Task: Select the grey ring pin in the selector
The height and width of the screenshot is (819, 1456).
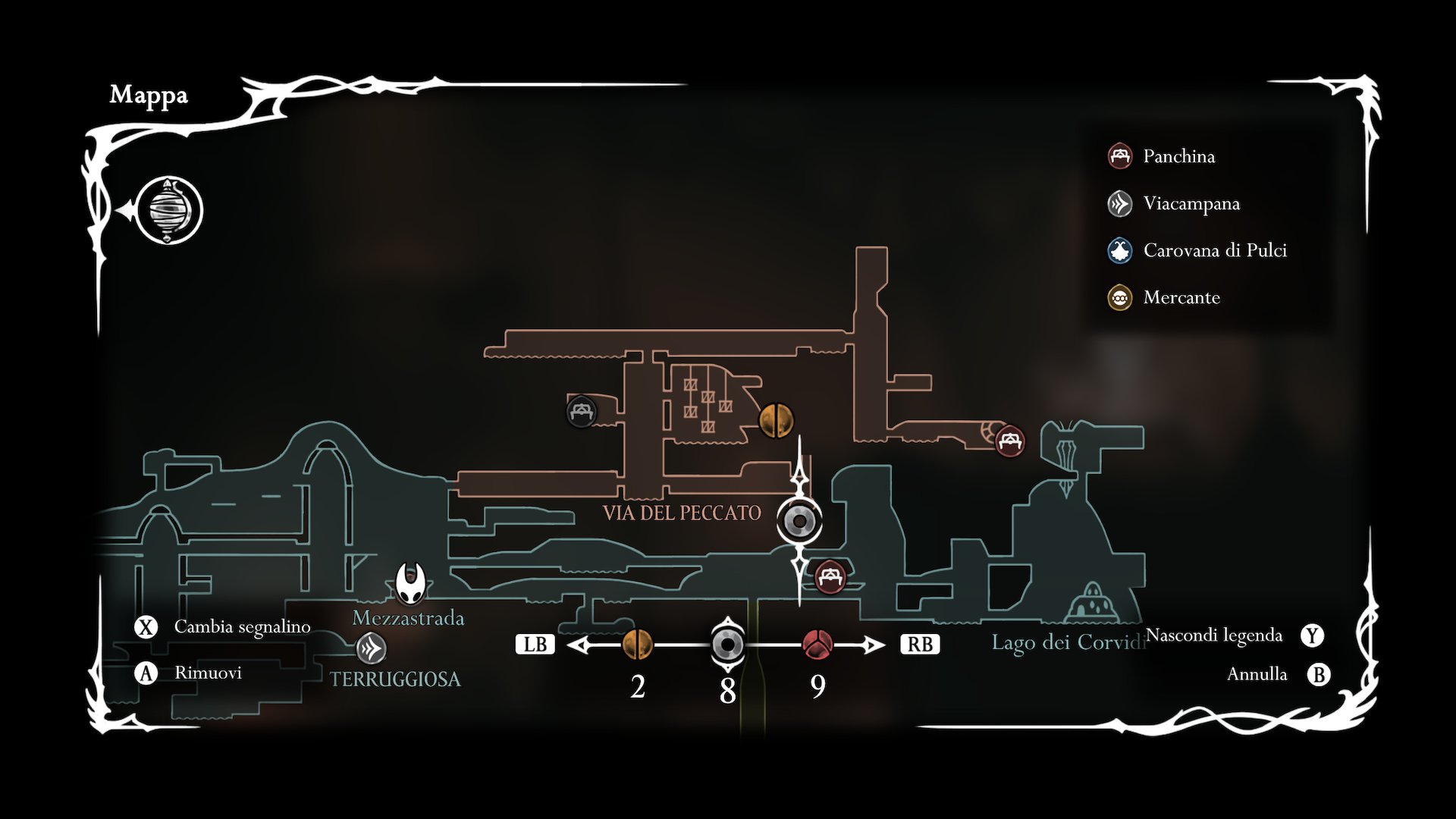Action: pyautogui.click(x=727, y=645)
